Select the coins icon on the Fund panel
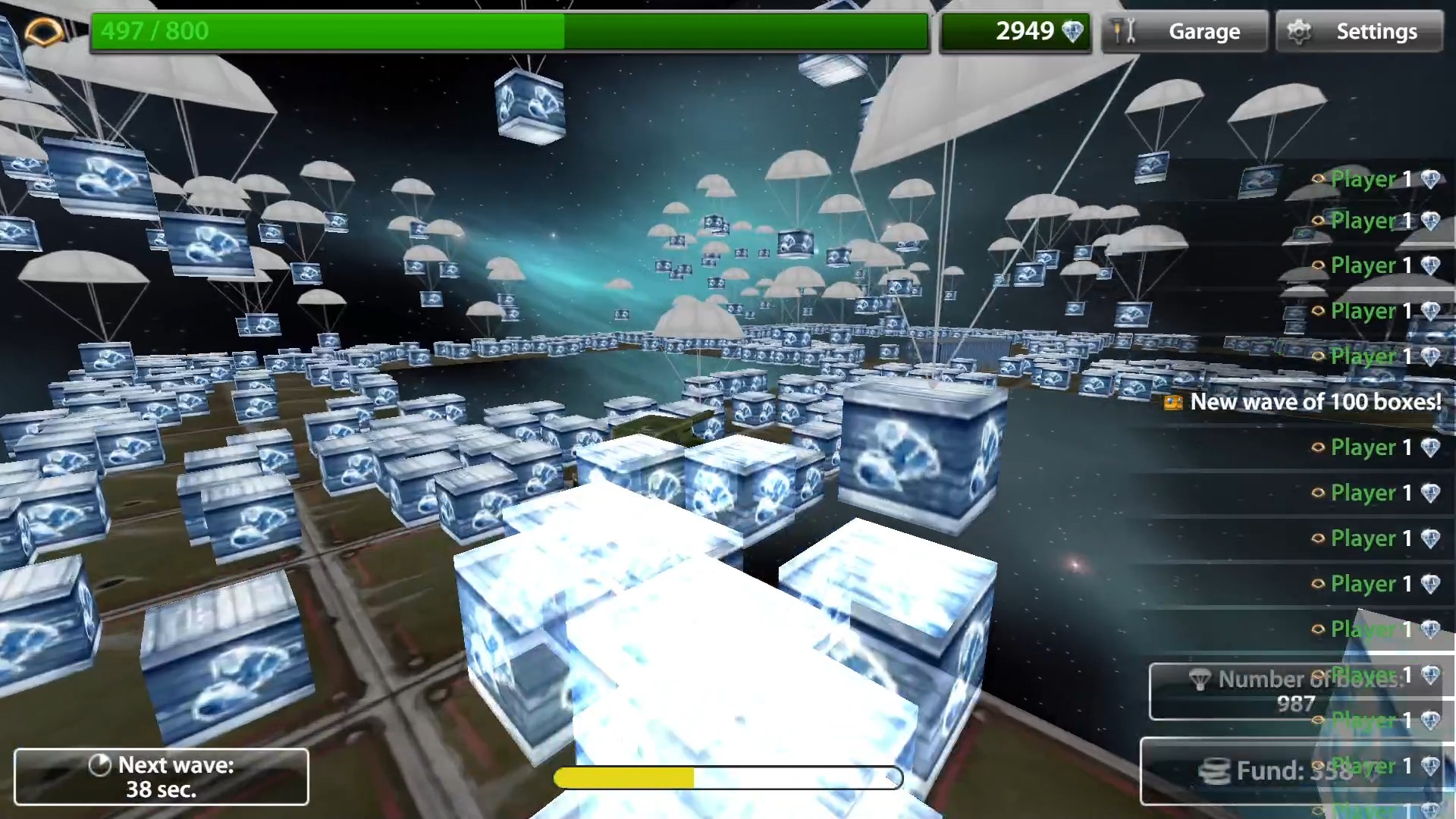The width and height of the screenshot is (1456, 819). pos(1214,770)
